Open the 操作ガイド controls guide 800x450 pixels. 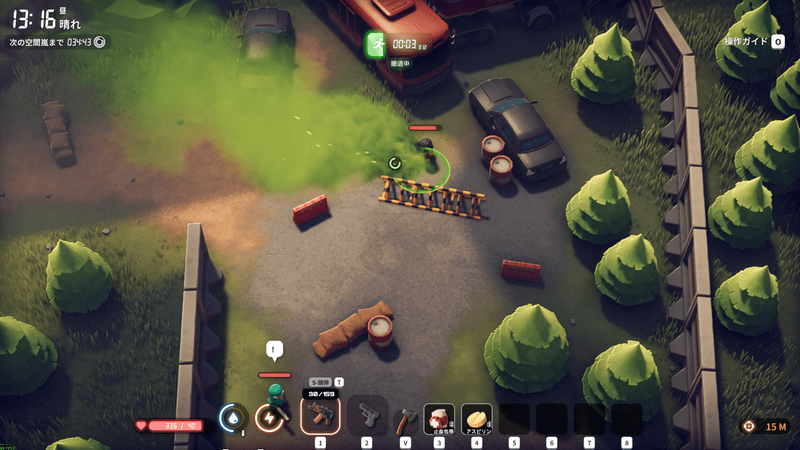click(x=753, y=41)
